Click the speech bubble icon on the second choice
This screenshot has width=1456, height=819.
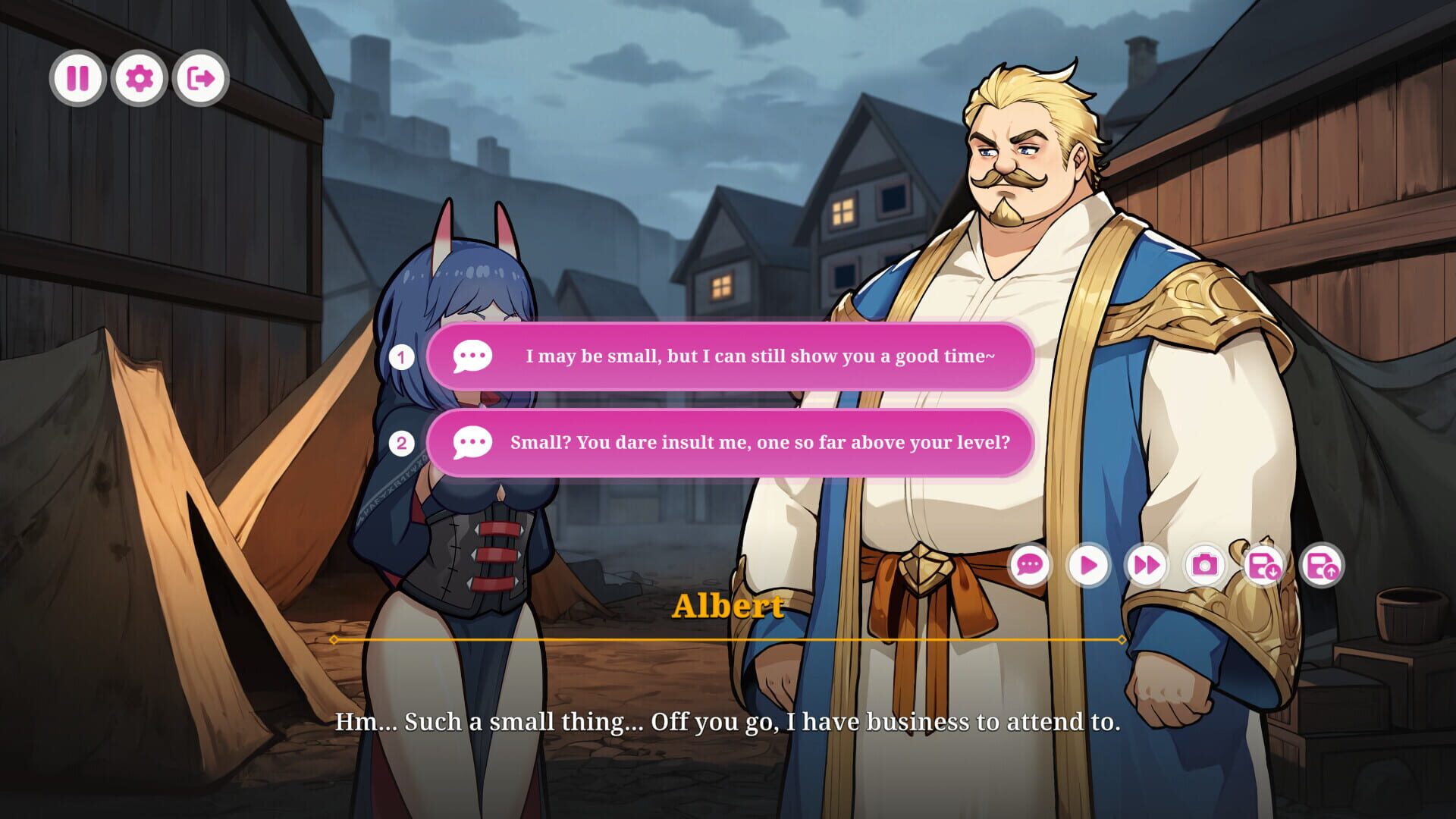(472, 444)
